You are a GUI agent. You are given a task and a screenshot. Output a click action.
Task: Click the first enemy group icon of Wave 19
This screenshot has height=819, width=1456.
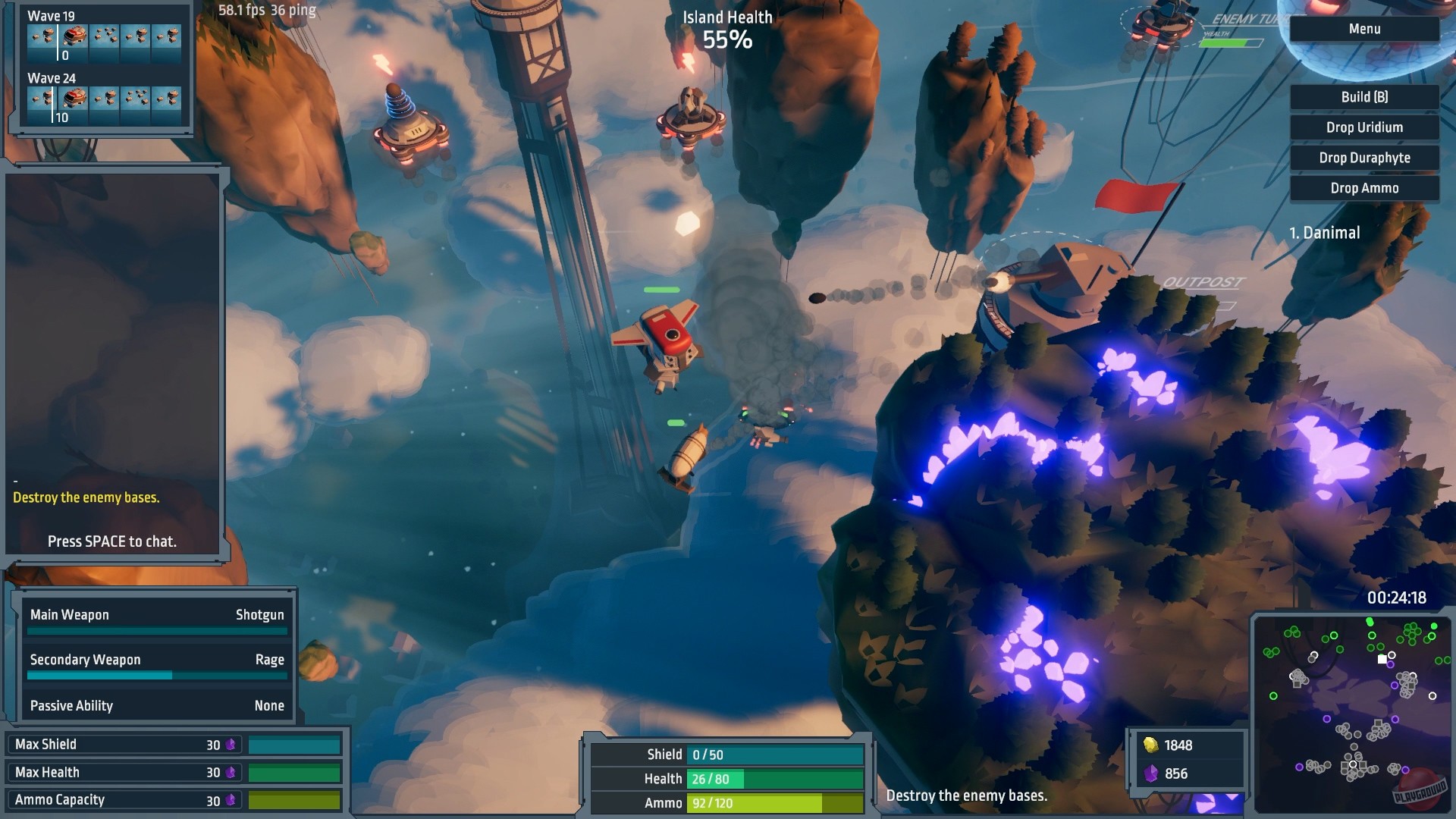tap(42, 35)
